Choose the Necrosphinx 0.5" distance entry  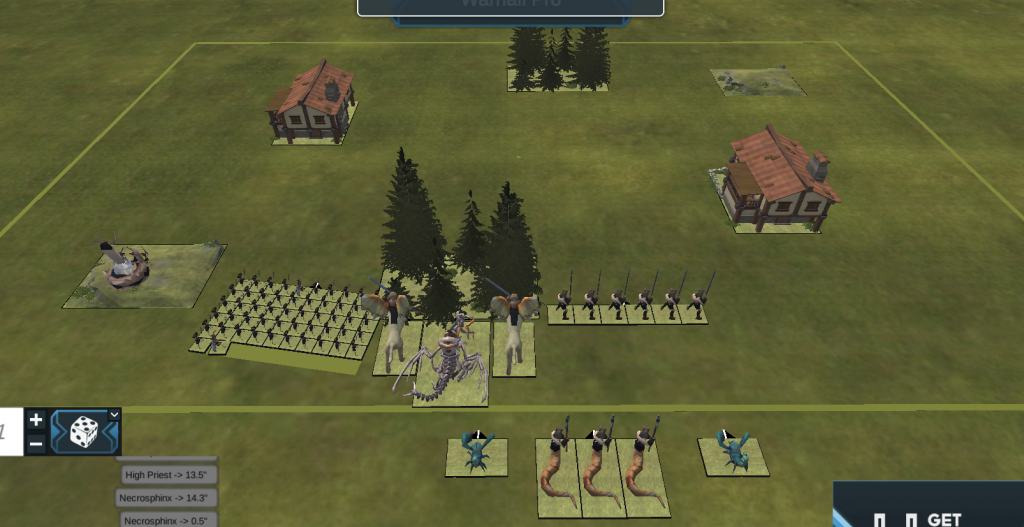168,519
